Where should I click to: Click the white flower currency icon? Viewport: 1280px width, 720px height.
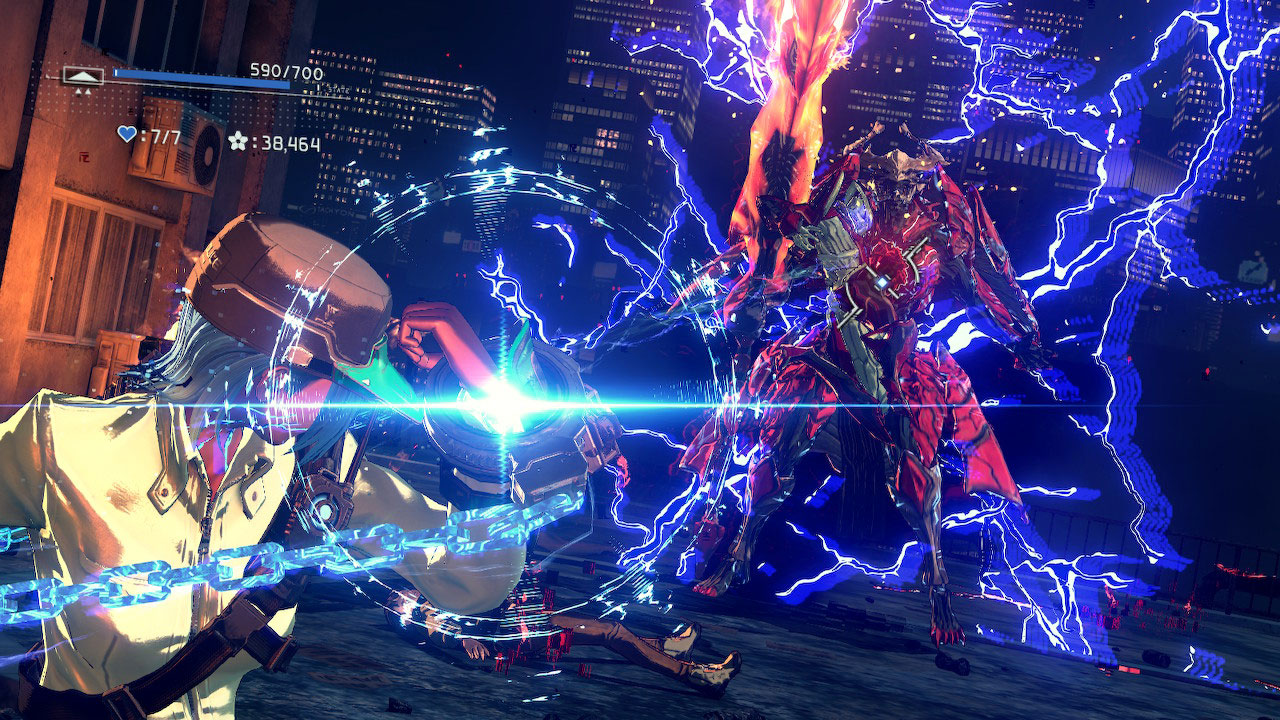(x=237, y=141)
